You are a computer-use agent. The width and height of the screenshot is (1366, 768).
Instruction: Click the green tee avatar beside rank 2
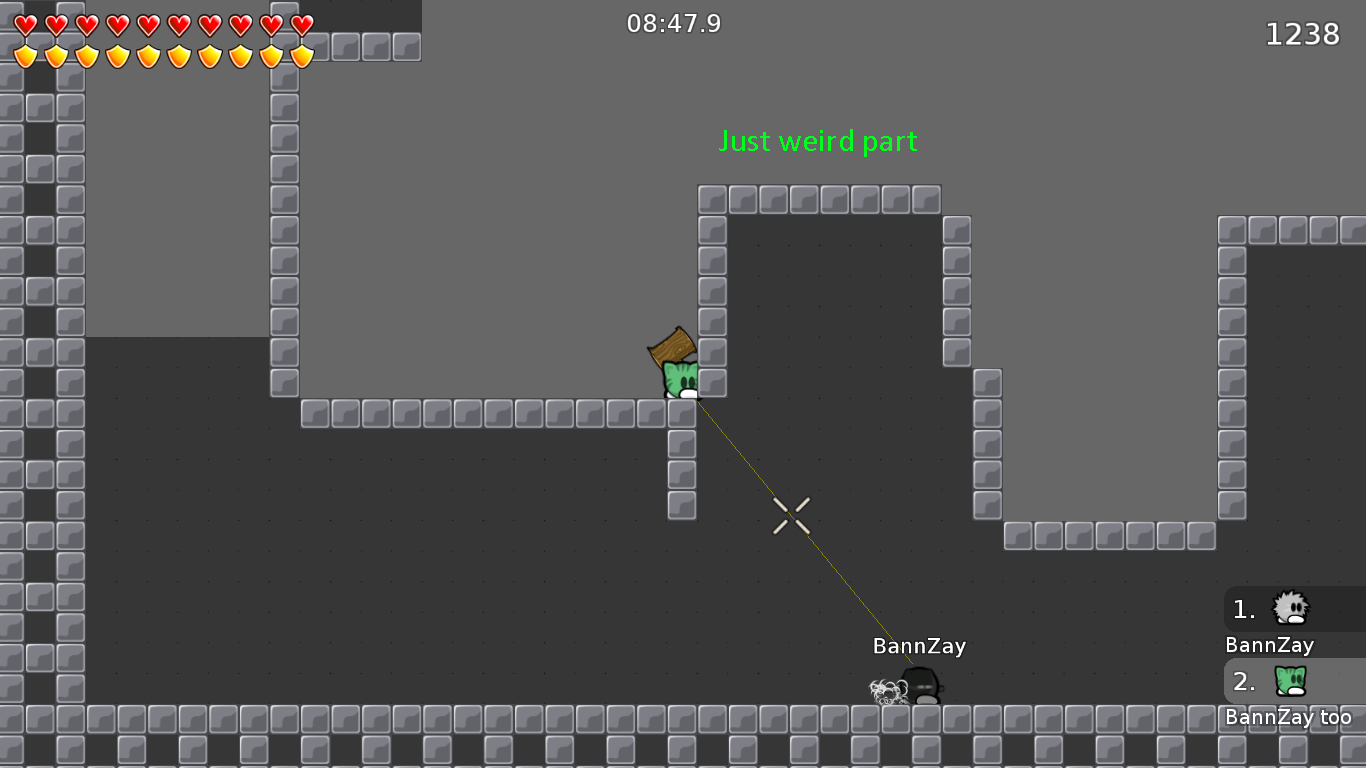[1290, 681]
